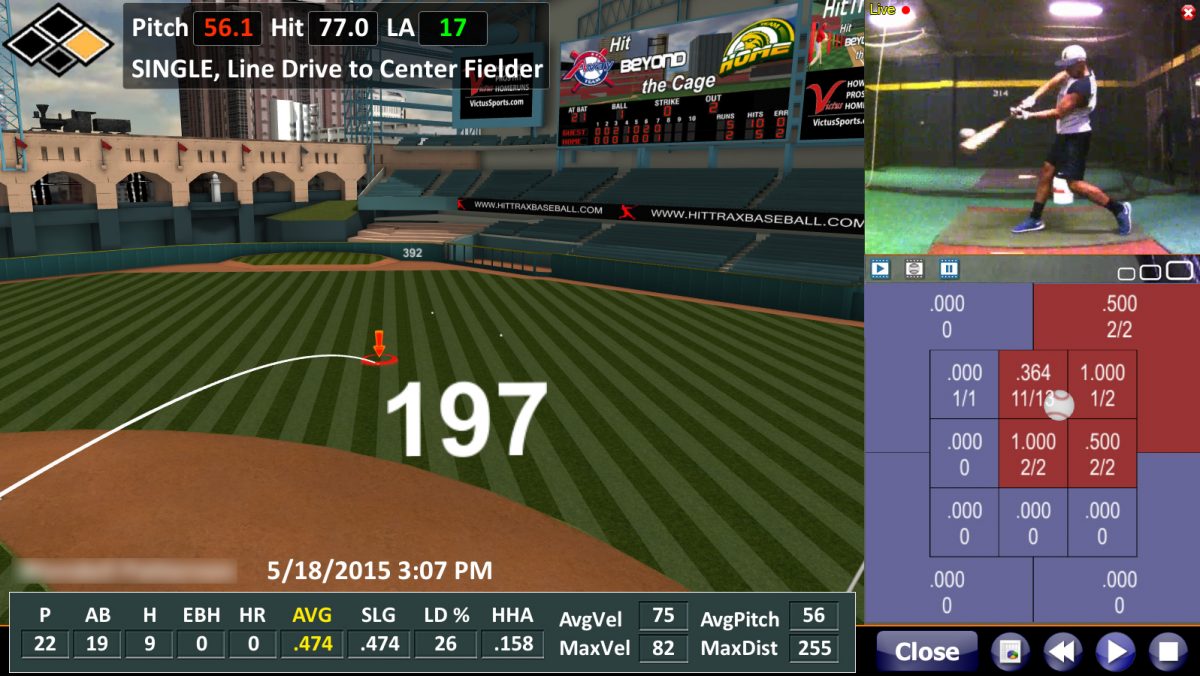
Task: Play the swing video clip
Action: coord(880,268)
